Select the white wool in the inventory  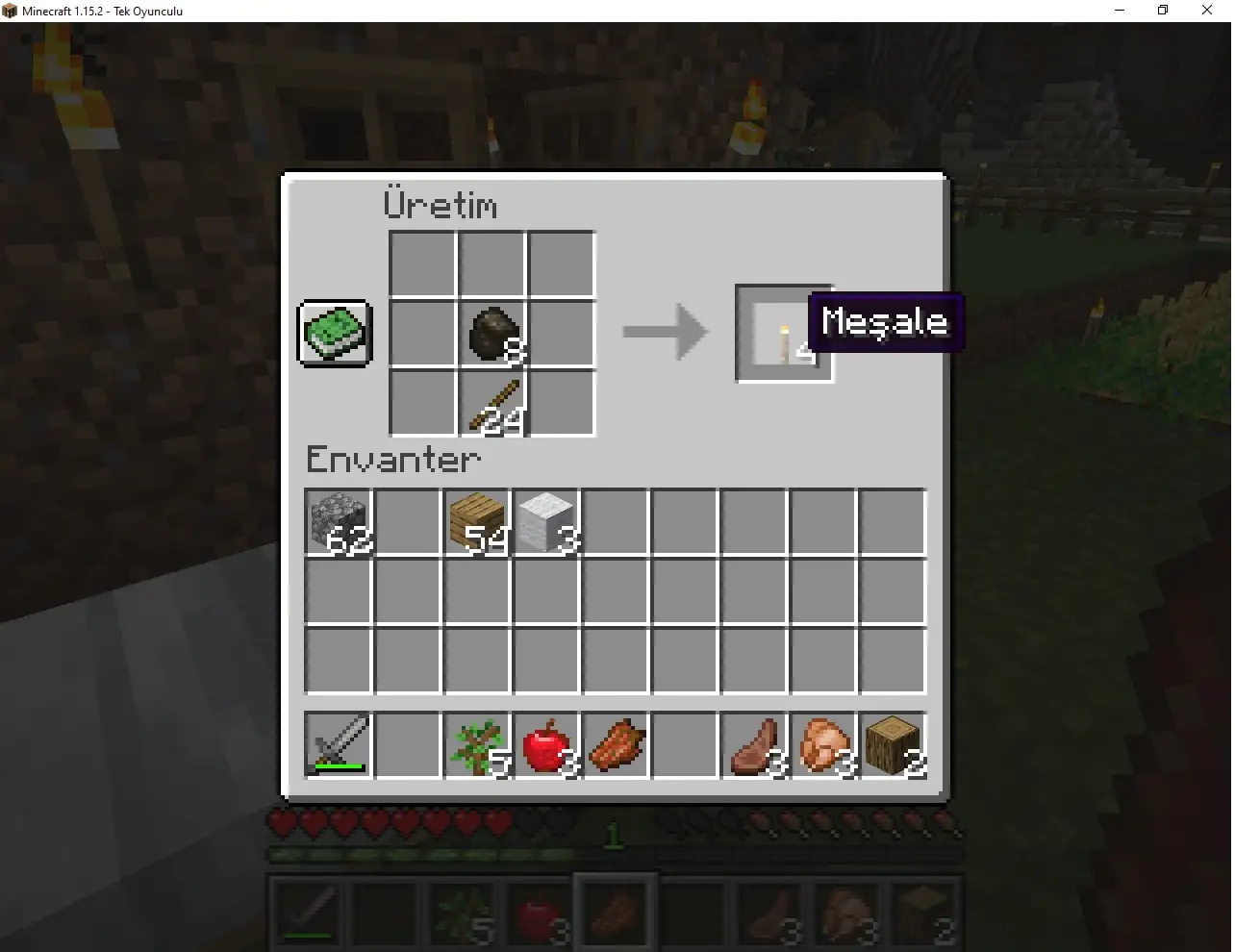(x=545, y=522)
